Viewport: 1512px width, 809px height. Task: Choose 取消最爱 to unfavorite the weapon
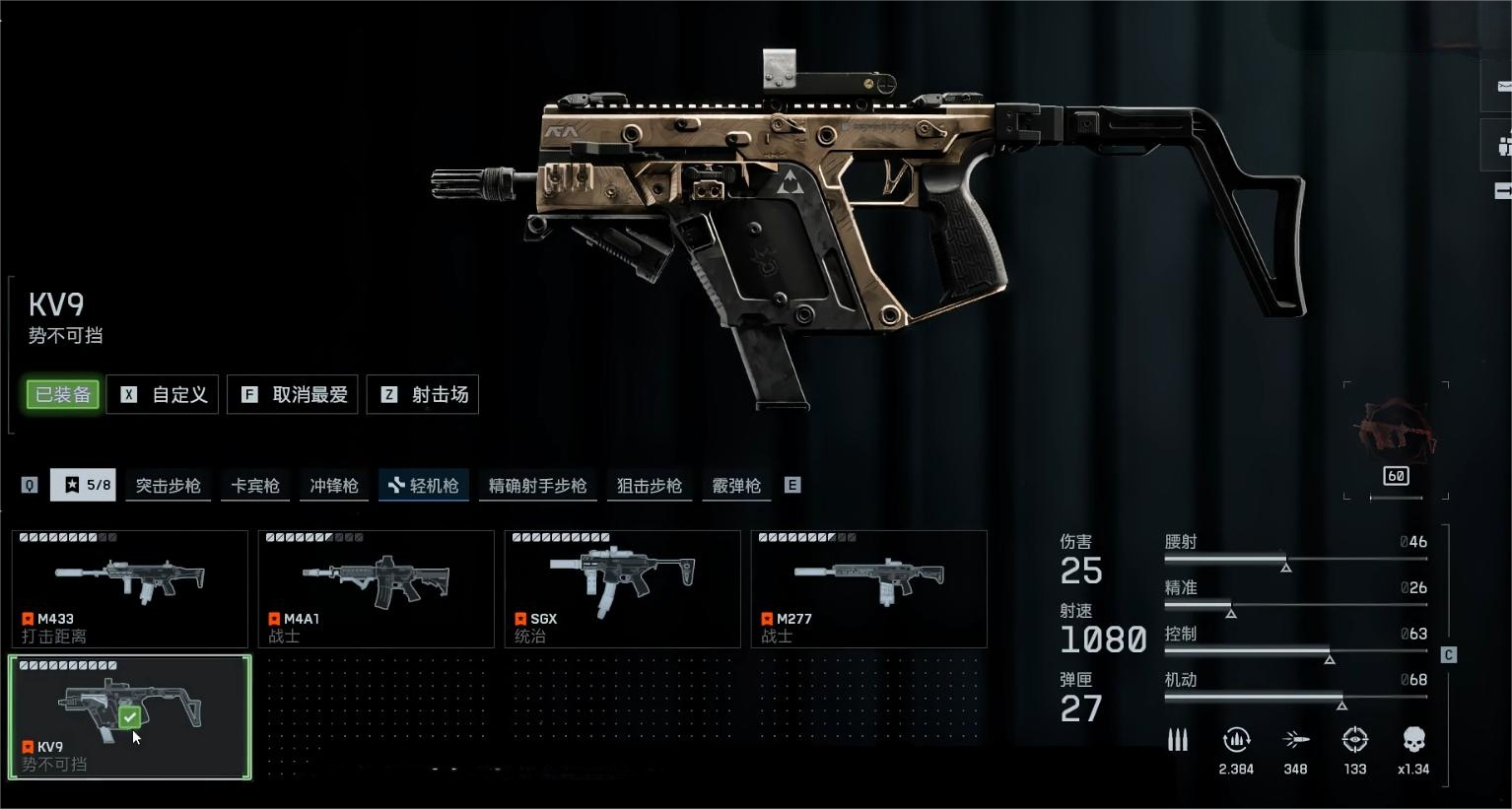pyautogui.click(x=293, y=395)
